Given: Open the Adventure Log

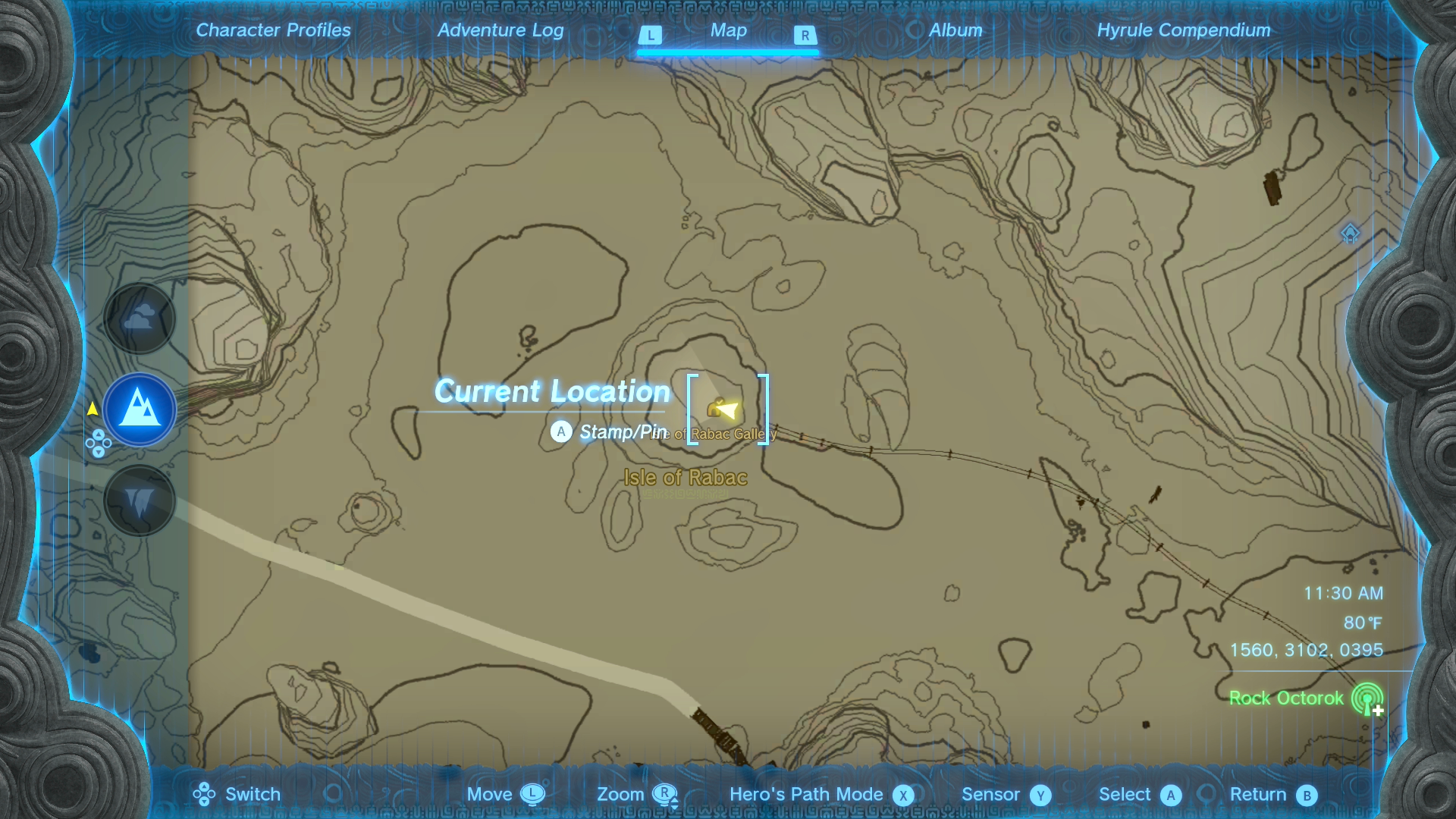Looking at the screenshot, I should tap(500, 30).
